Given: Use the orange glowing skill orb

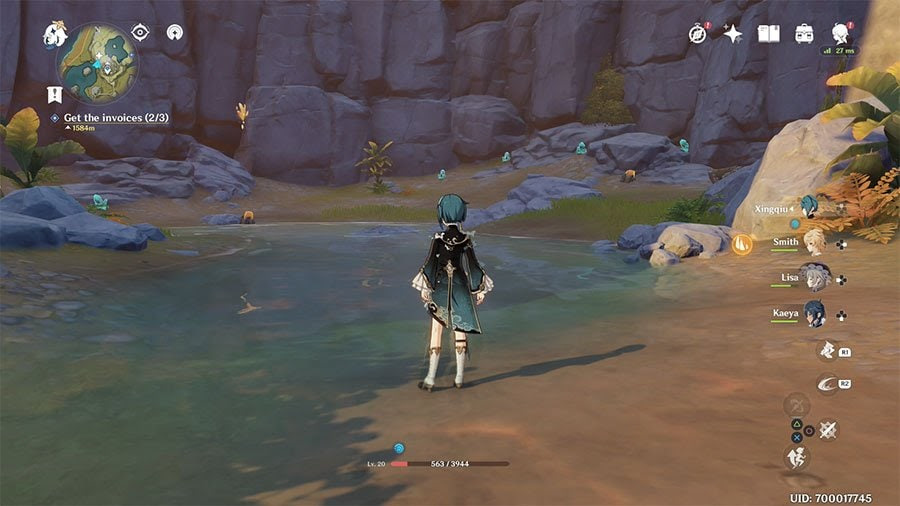Looking at the screenshot, I should [741, 243].
